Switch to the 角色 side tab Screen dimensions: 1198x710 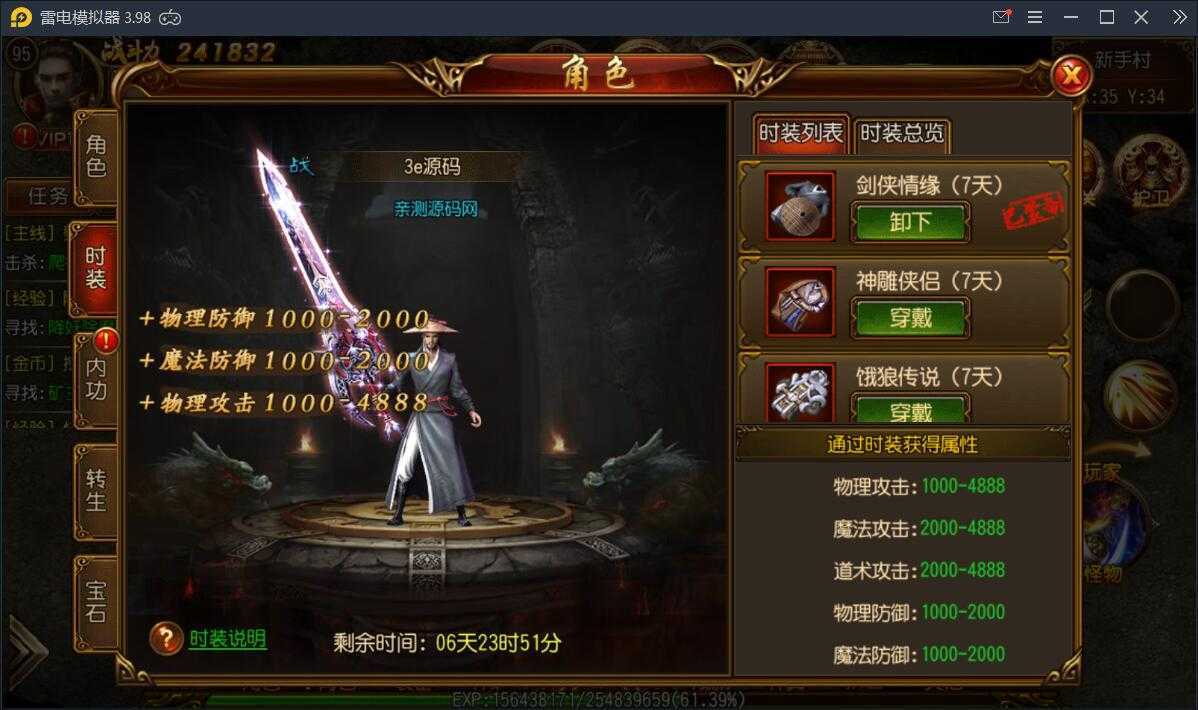(96, 156)
